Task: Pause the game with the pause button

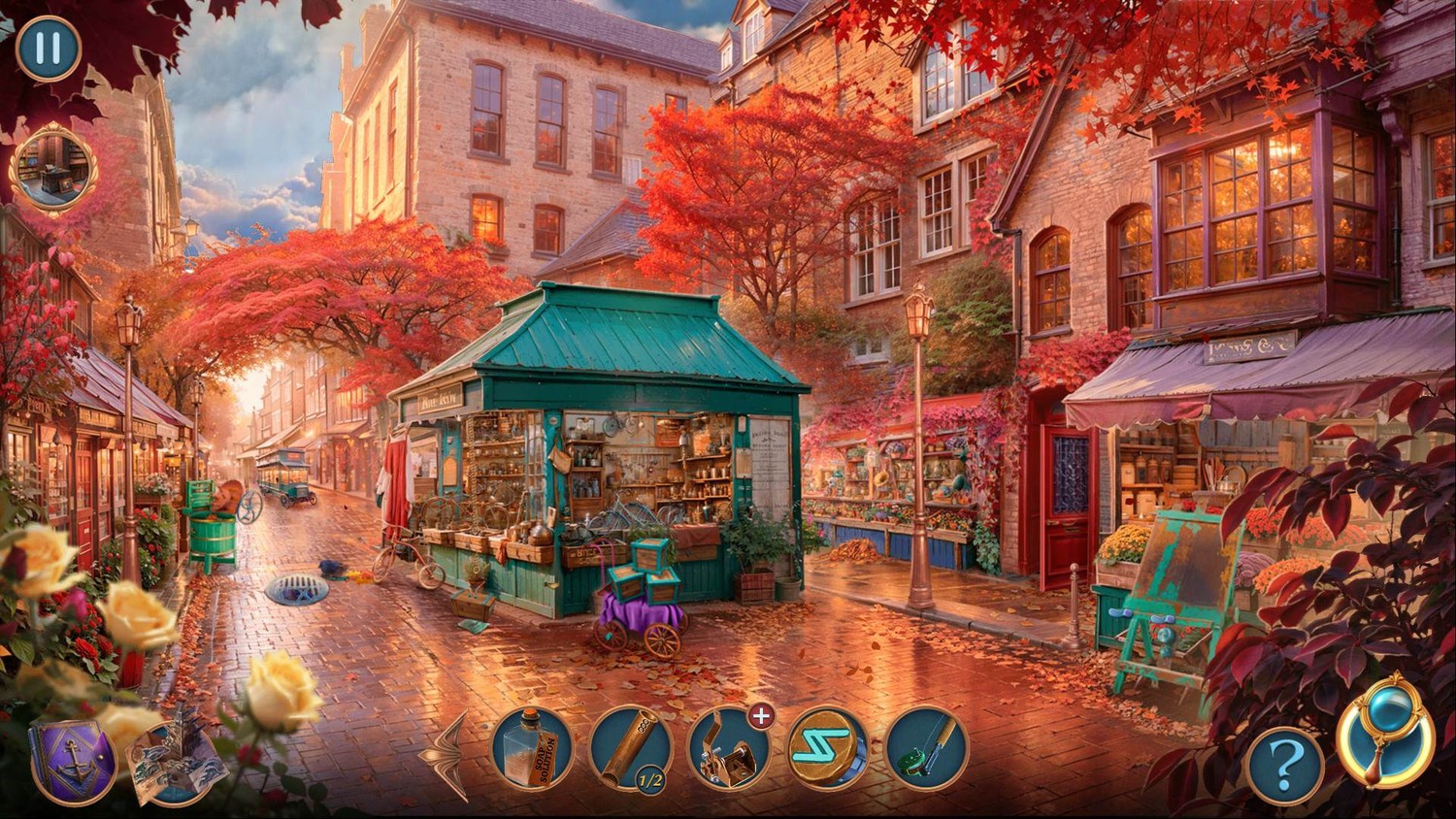Action: click(49, 49)
